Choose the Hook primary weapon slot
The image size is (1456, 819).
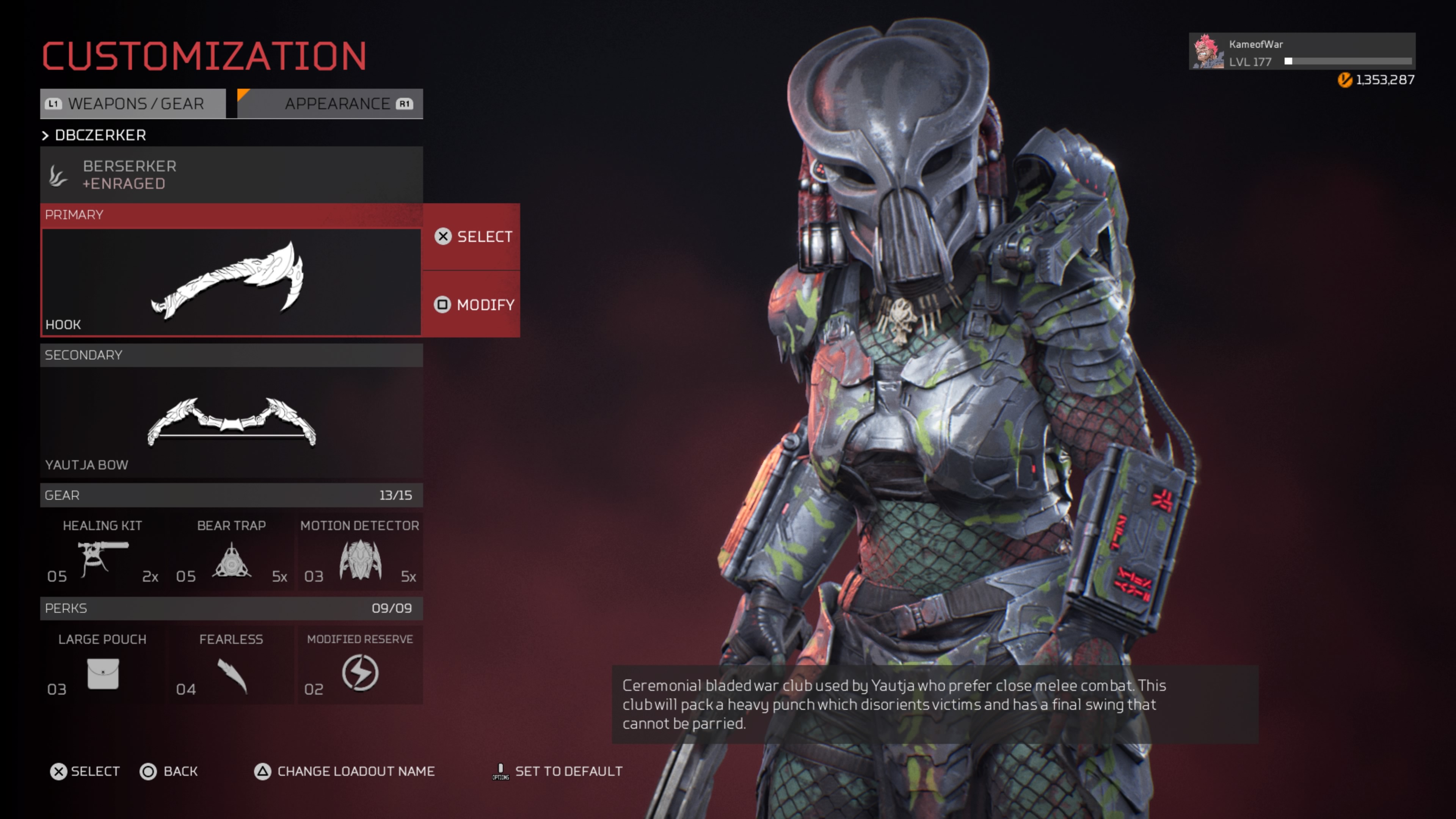(231, 281)
